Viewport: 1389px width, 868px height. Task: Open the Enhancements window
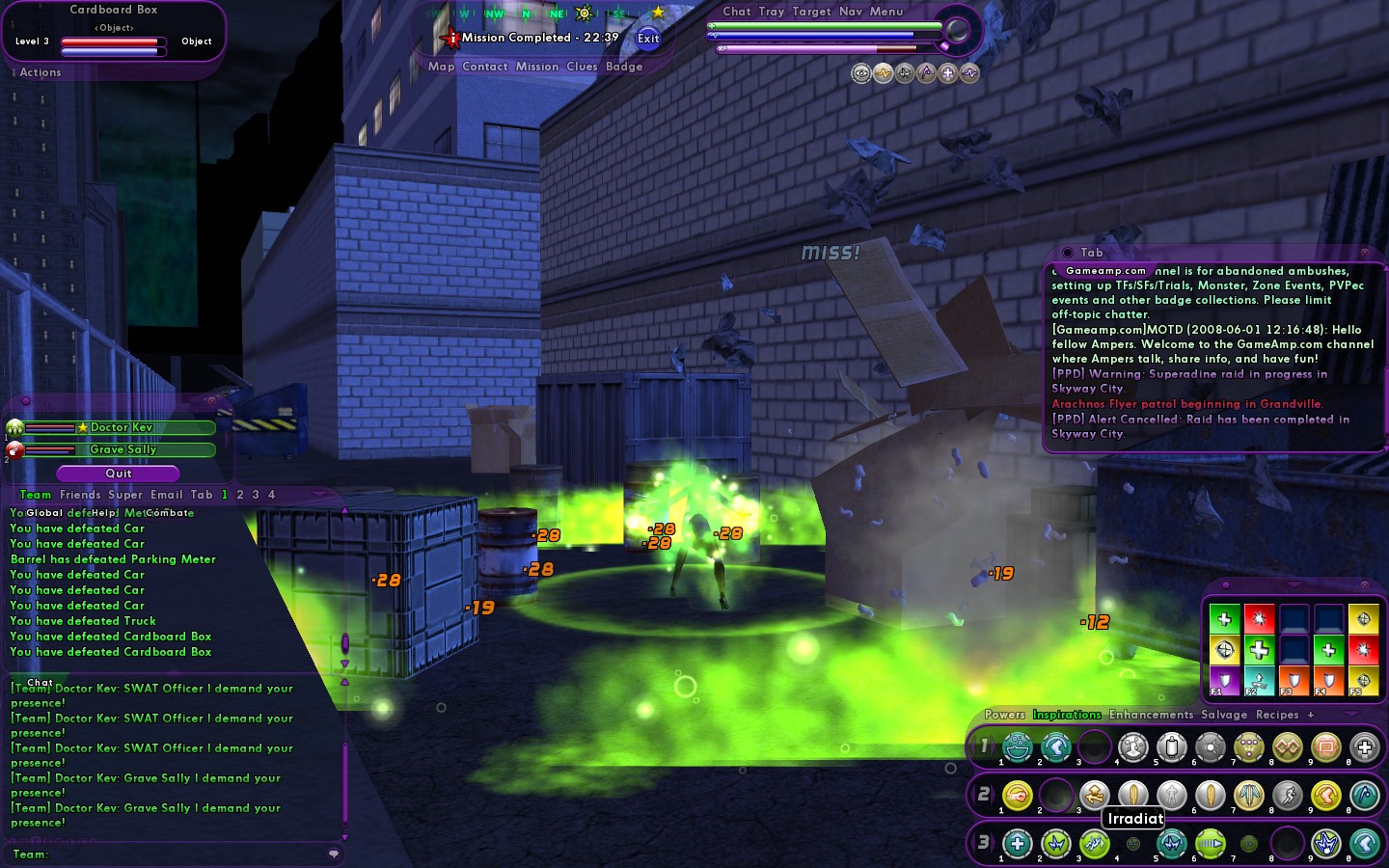coord(1151,715)
